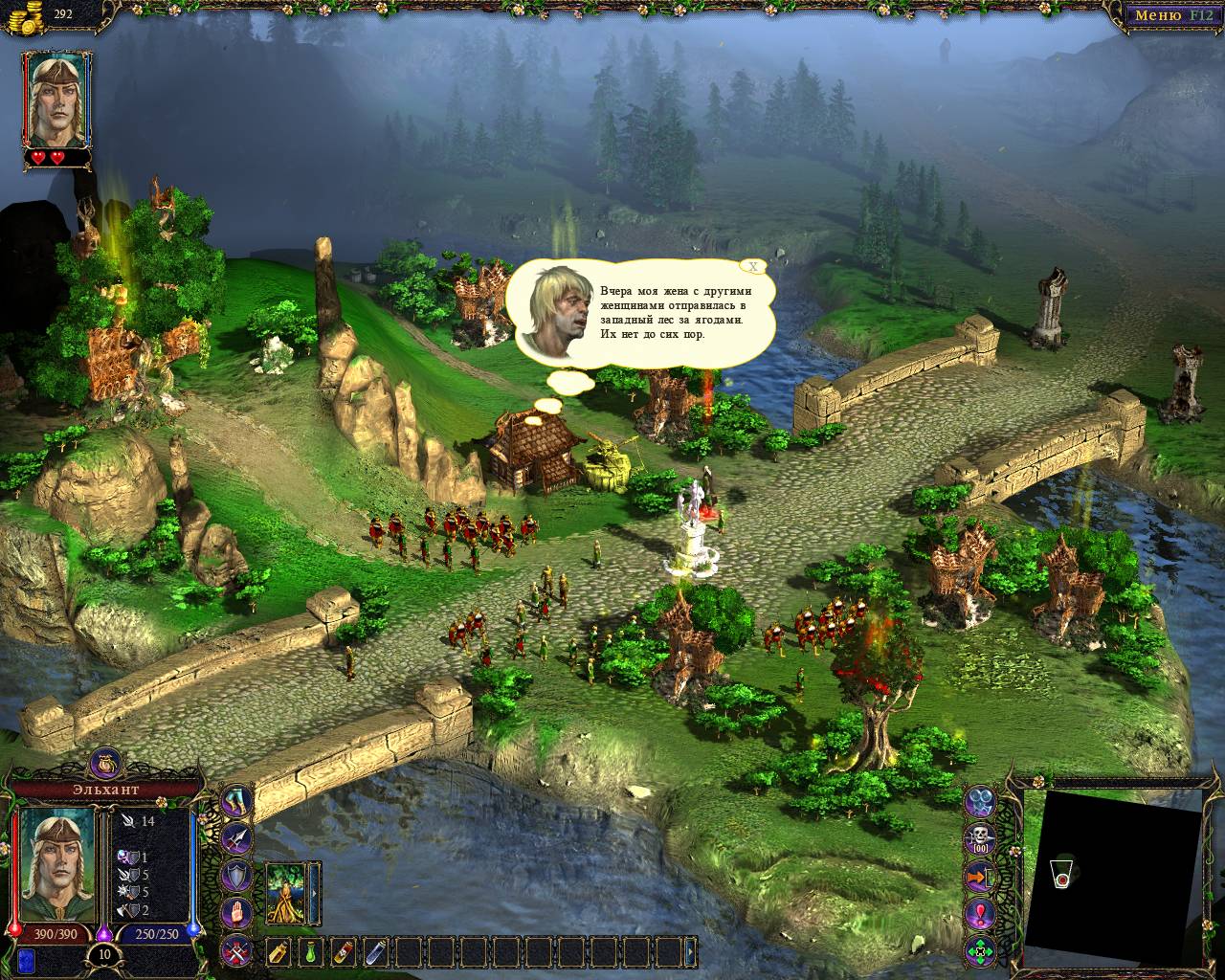Select the raised hand stop command
This screenshot has height=980, width=1225.
(237, 912)
